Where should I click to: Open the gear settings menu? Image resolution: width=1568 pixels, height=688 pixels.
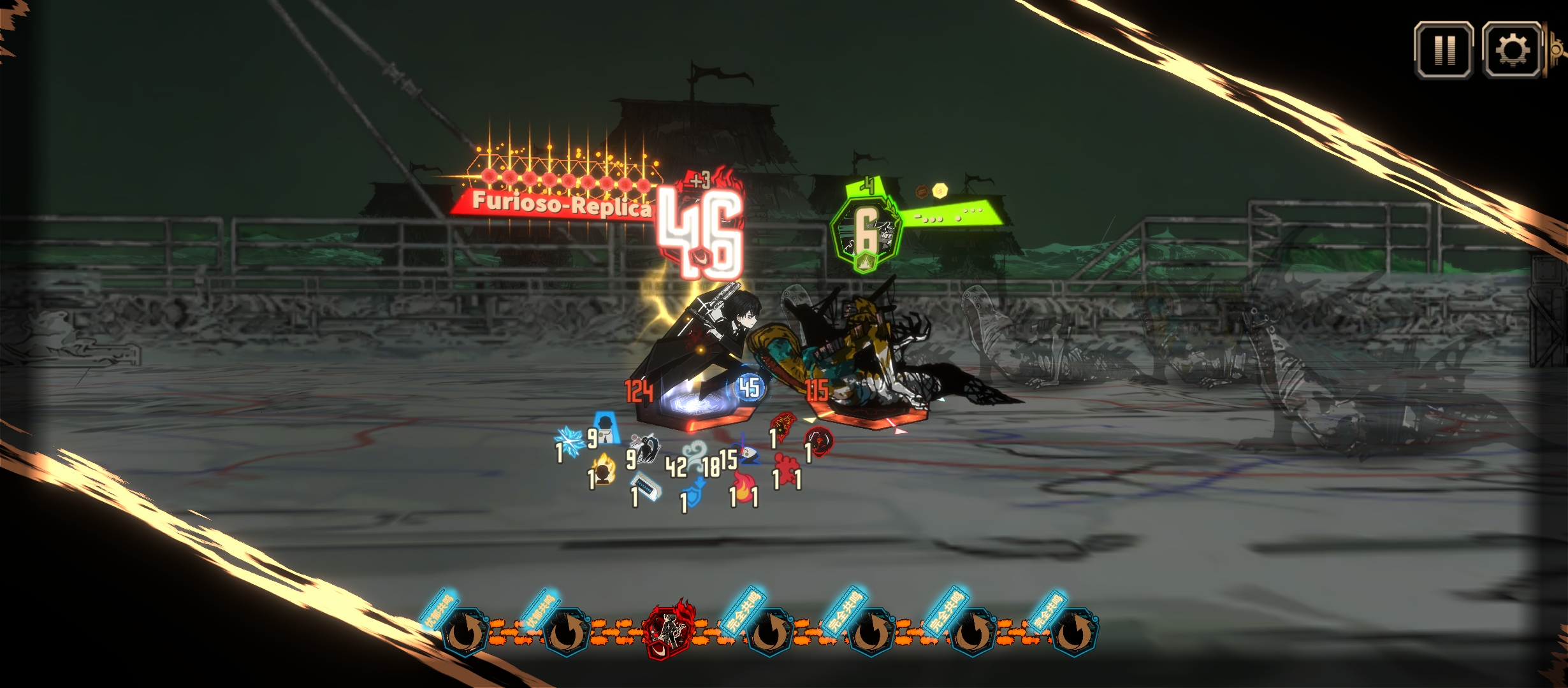1512,50
